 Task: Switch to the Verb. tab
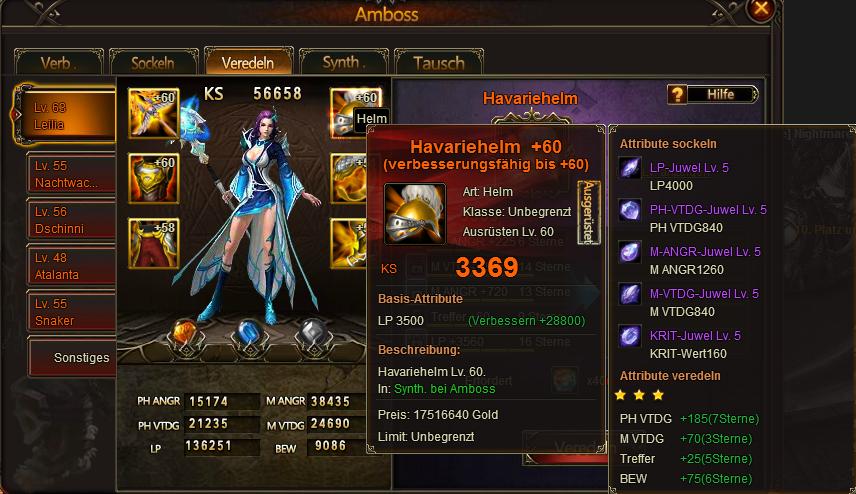[56, 63]
